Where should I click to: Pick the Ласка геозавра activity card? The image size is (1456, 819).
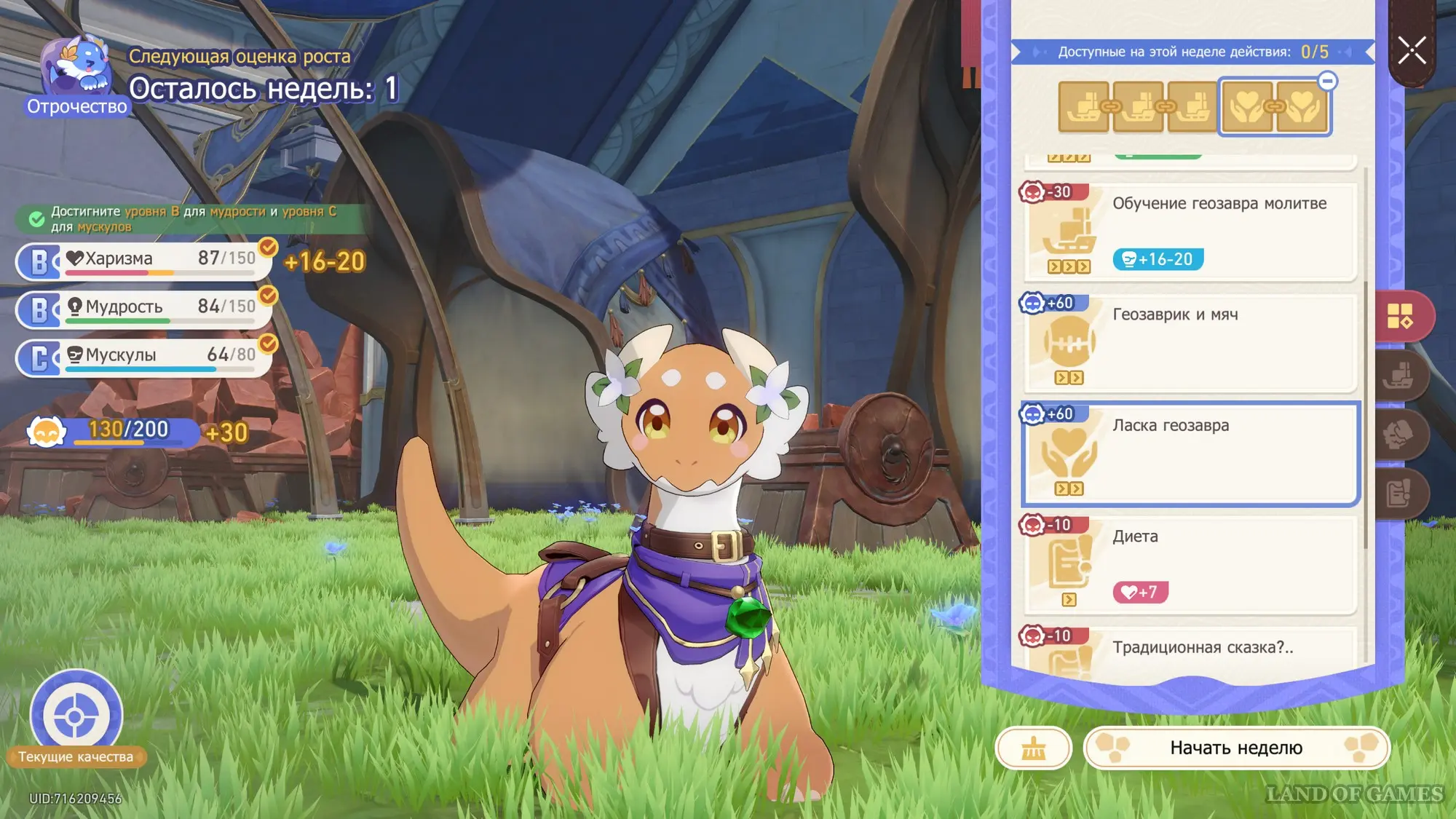coord(1190,453)
